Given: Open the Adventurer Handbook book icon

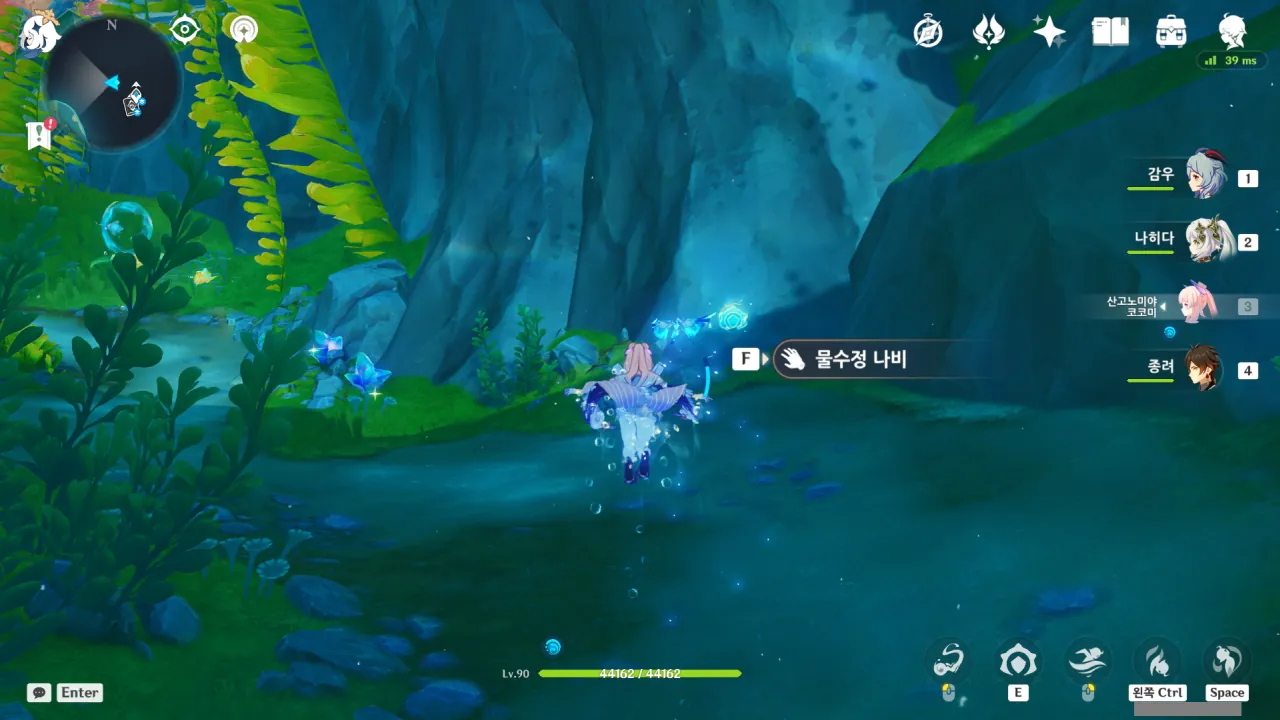Looking at the screenshot, I should tap(1110, 32).
